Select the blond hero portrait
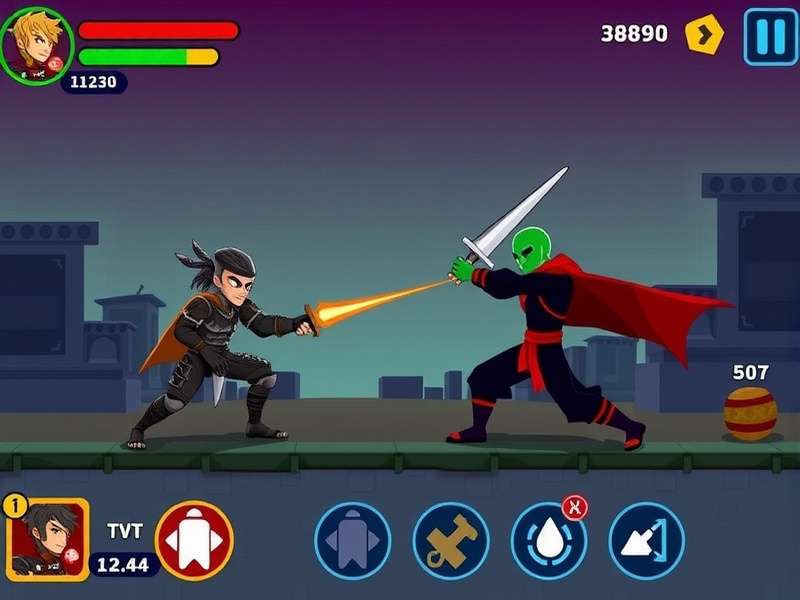This screenshot has width=800, height=600. click(36, 44)
